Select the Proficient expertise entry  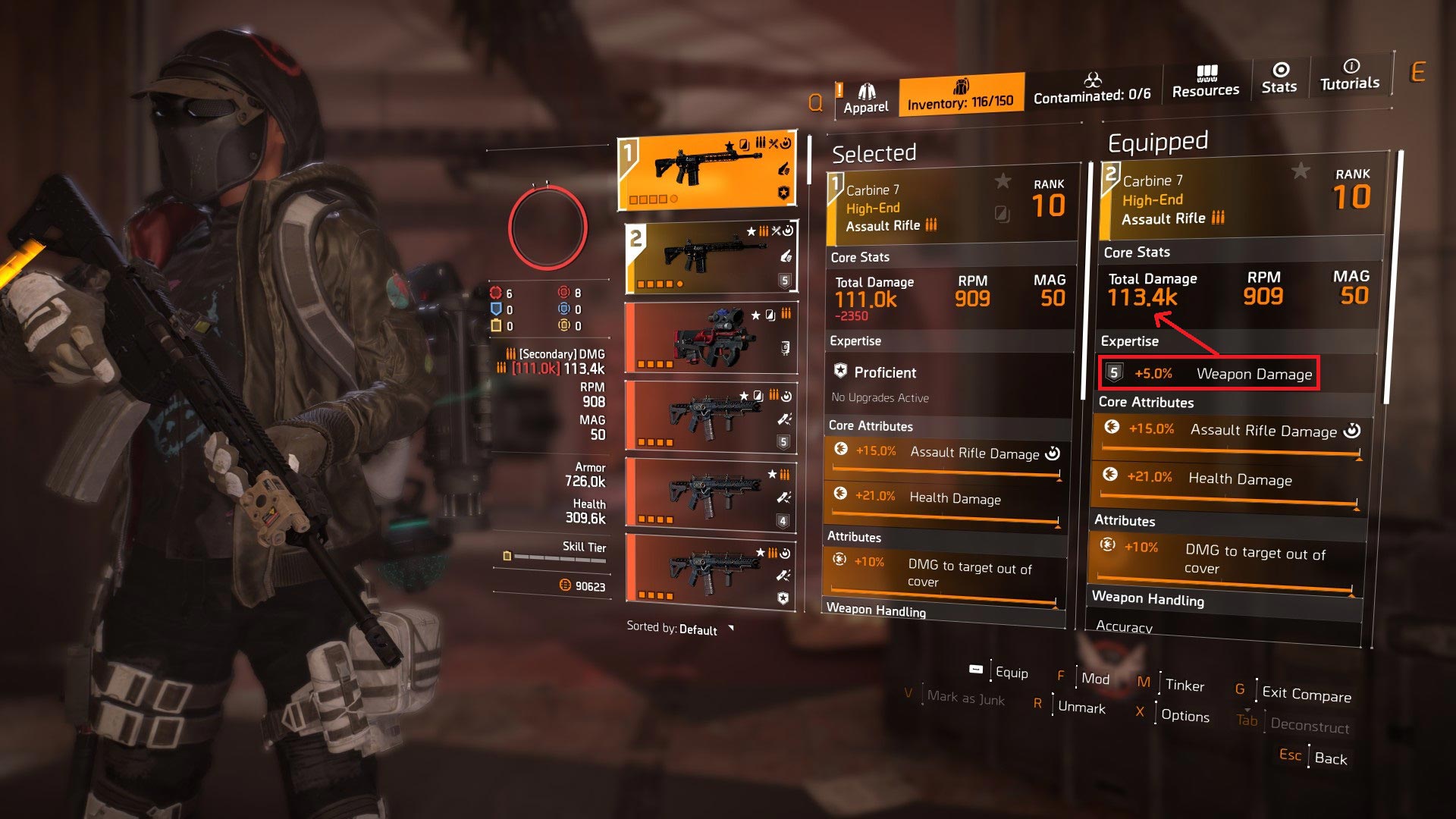884,372
